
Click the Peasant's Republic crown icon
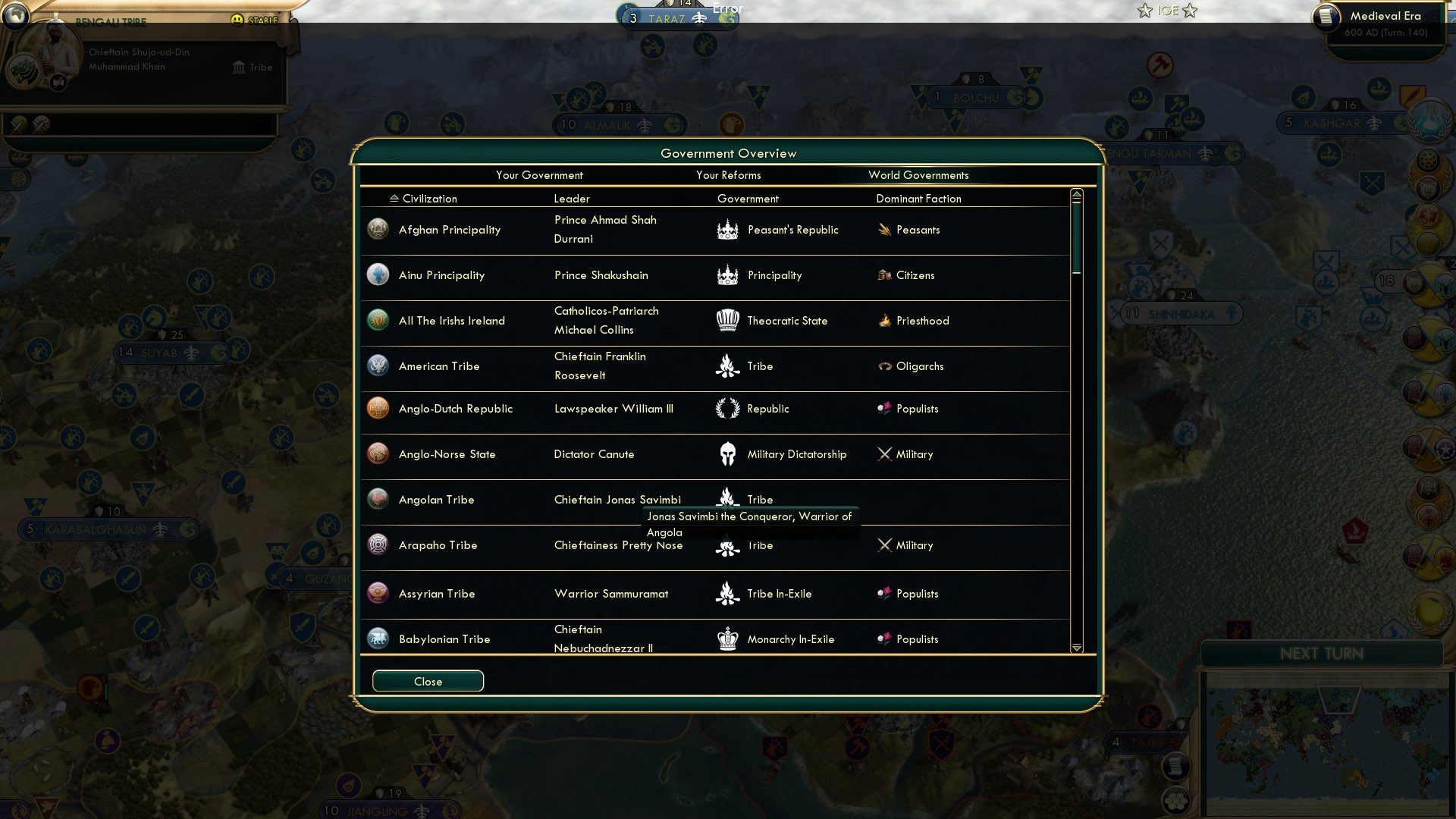[x=726, y=229]
